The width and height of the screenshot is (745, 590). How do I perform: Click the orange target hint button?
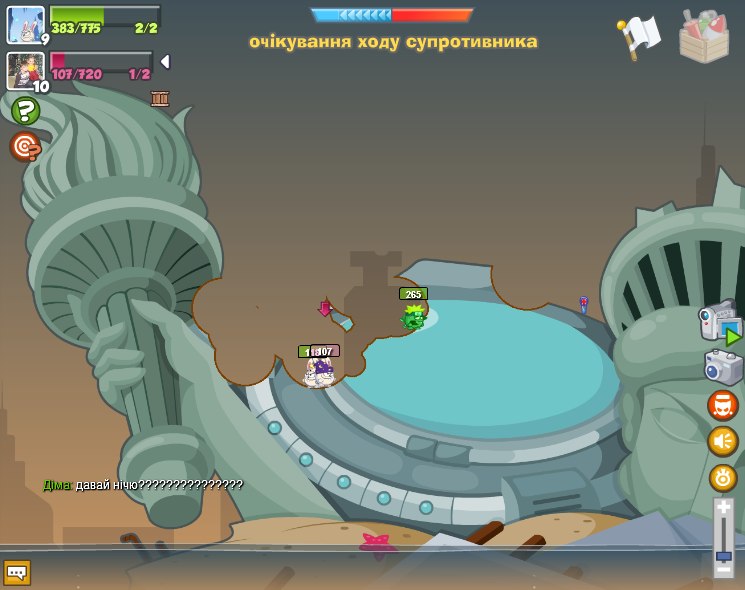tap(24, 147)
